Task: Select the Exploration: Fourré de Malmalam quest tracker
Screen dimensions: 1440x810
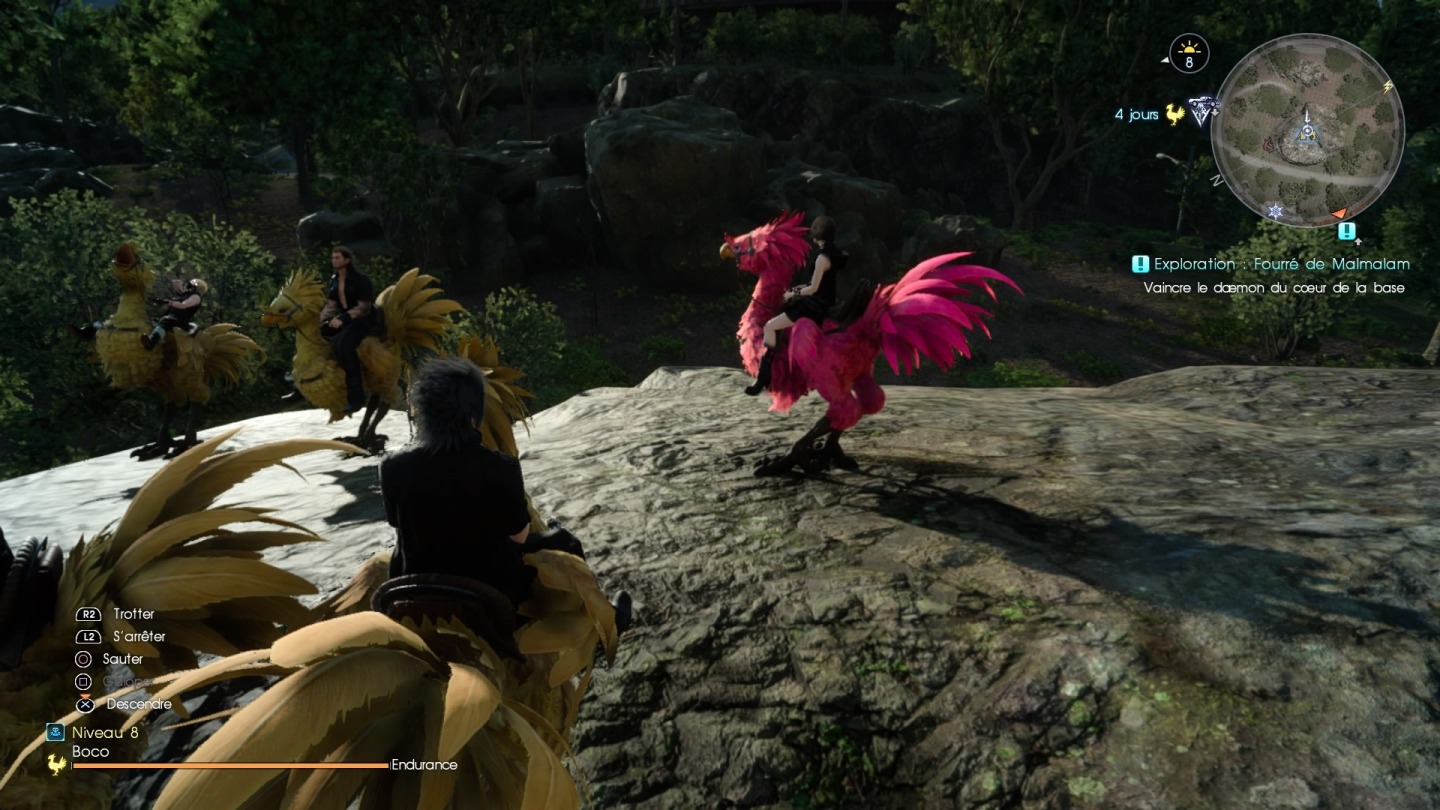Action: tap(1281, 264)
